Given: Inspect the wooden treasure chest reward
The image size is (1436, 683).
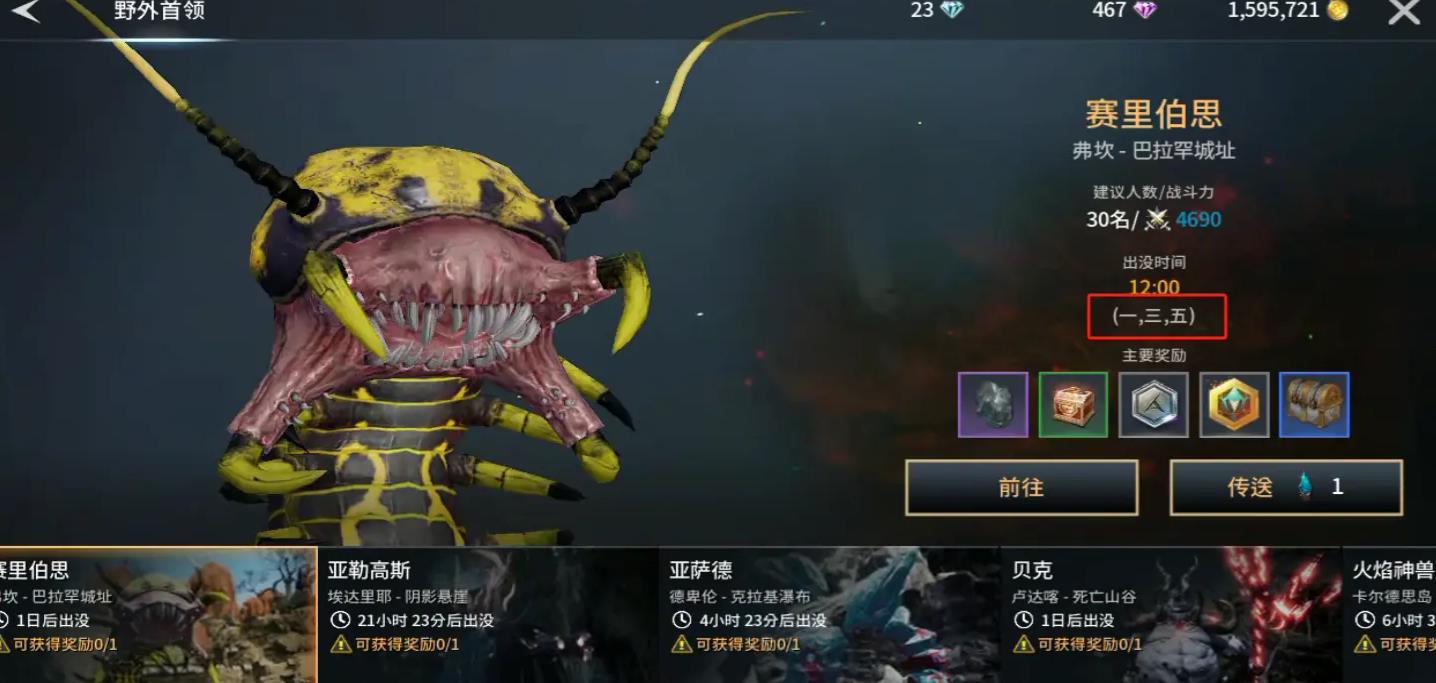Looking at the screenshot, I should (1314, 405).
